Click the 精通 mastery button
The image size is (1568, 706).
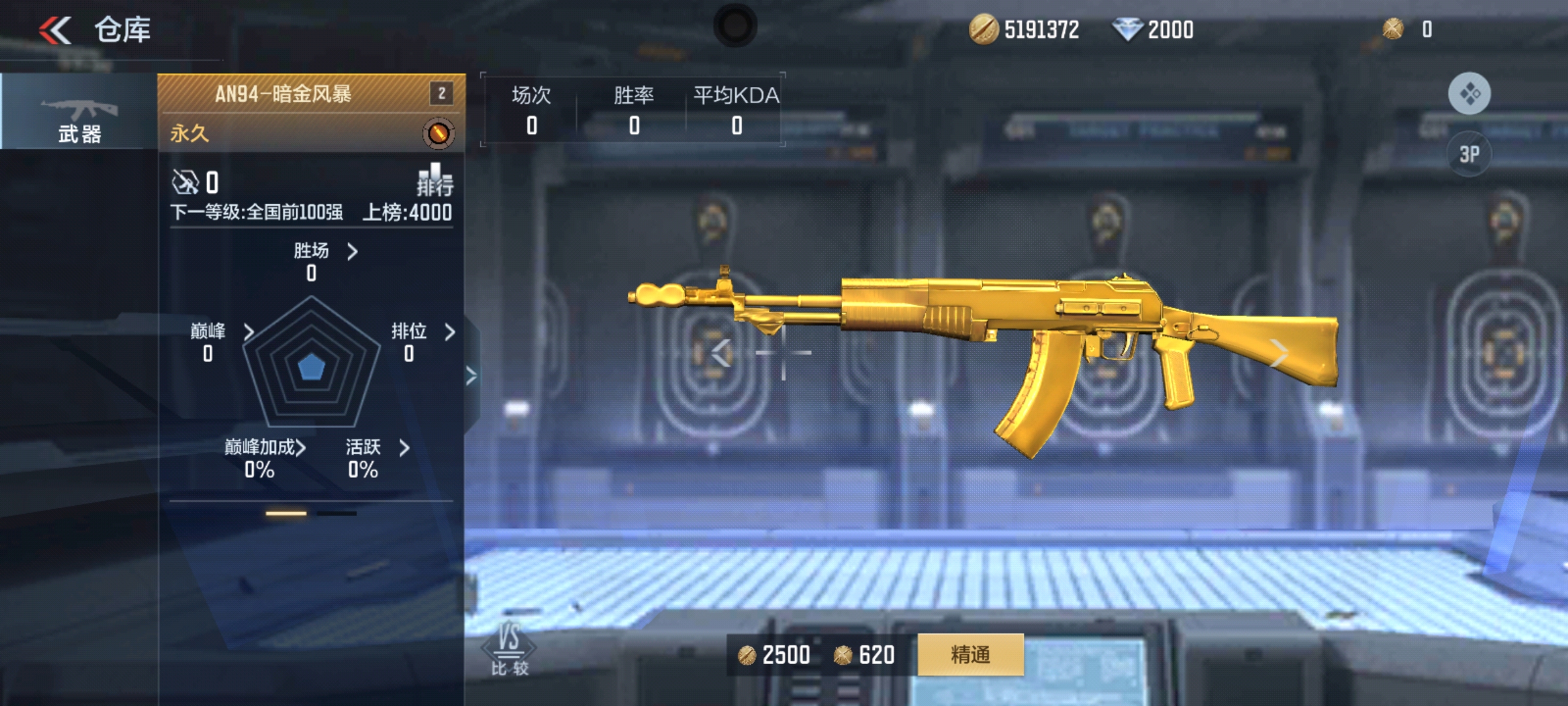coord(970,654)
